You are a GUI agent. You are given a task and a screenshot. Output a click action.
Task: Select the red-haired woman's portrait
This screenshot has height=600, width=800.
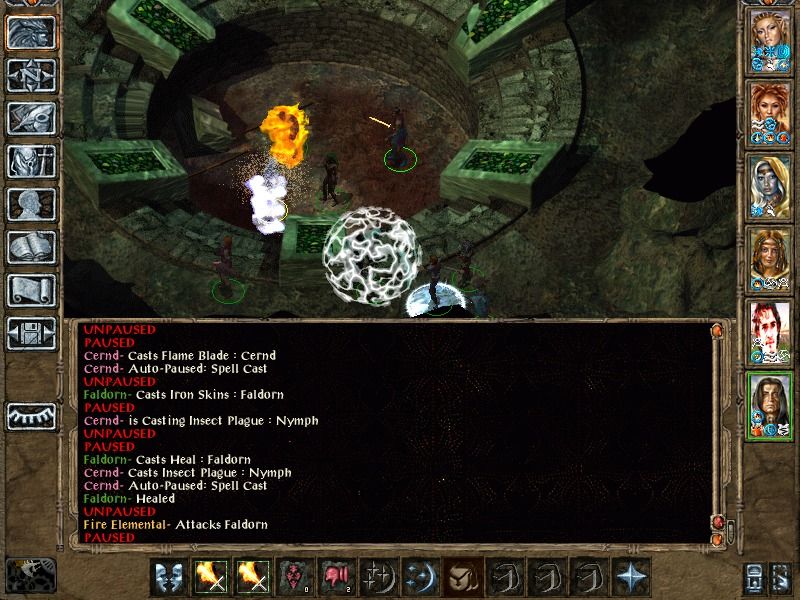point(771,117)
